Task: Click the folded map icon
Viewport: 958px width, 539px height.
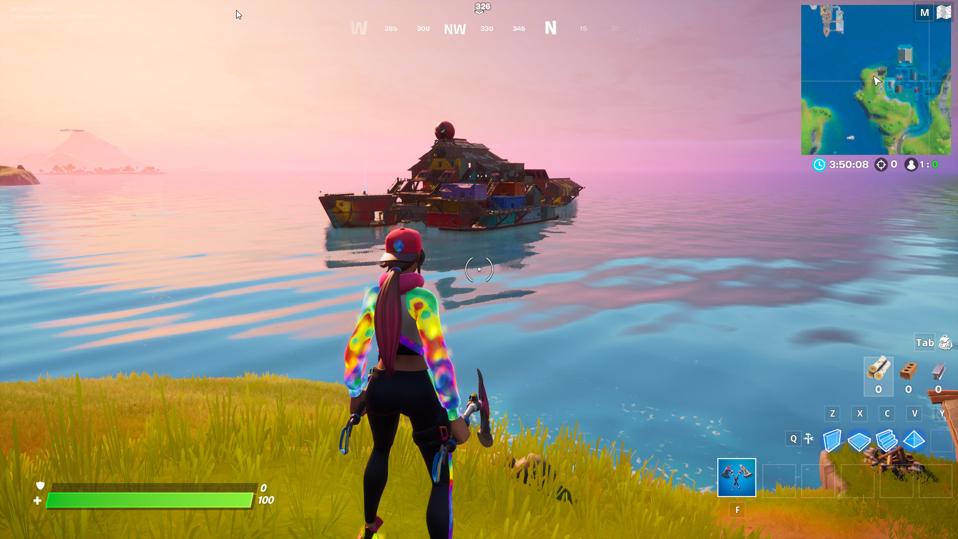Action: pos(943,13)
